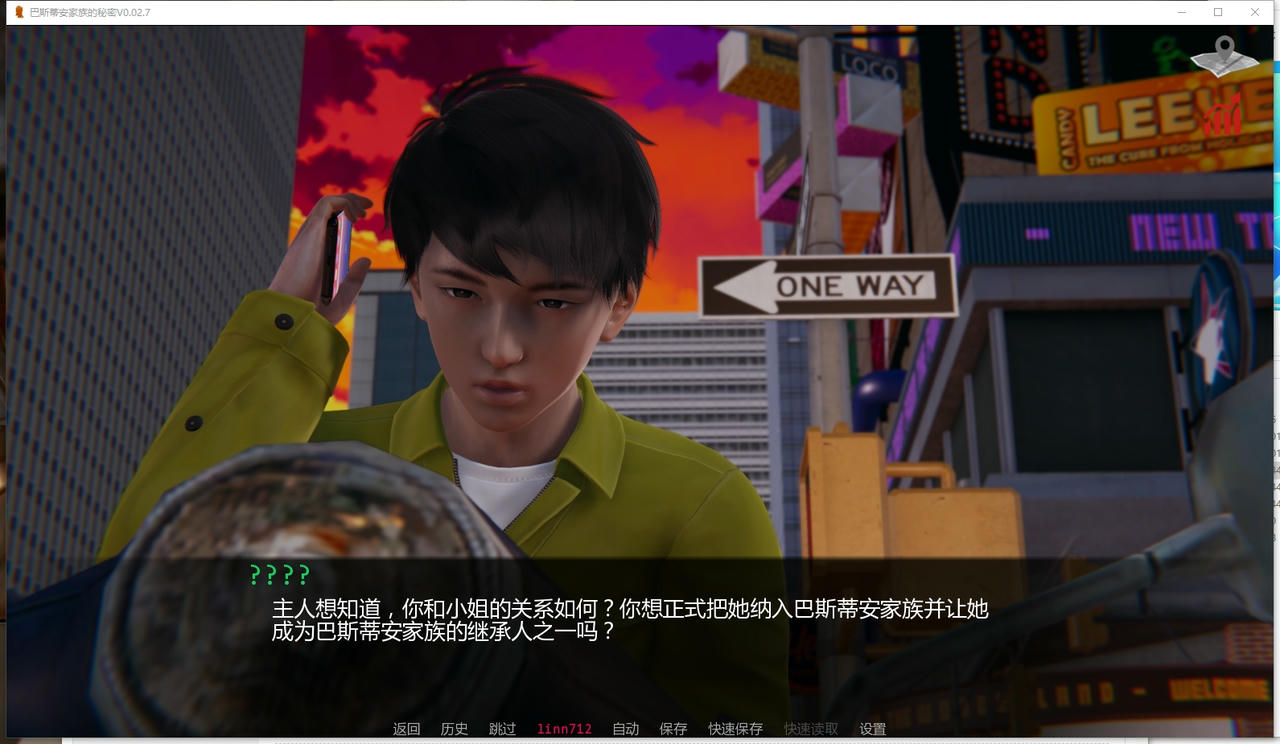
Task: Maximize the game window
Action: click(1216, 12)
